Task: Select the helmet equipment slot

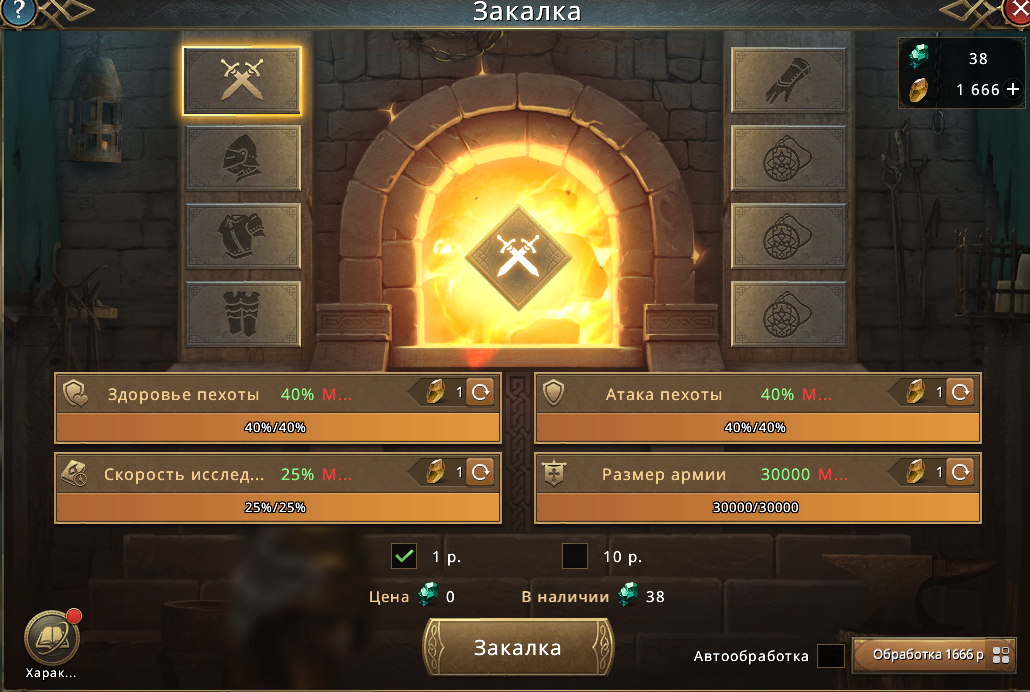Action: (x=242, y=157)
